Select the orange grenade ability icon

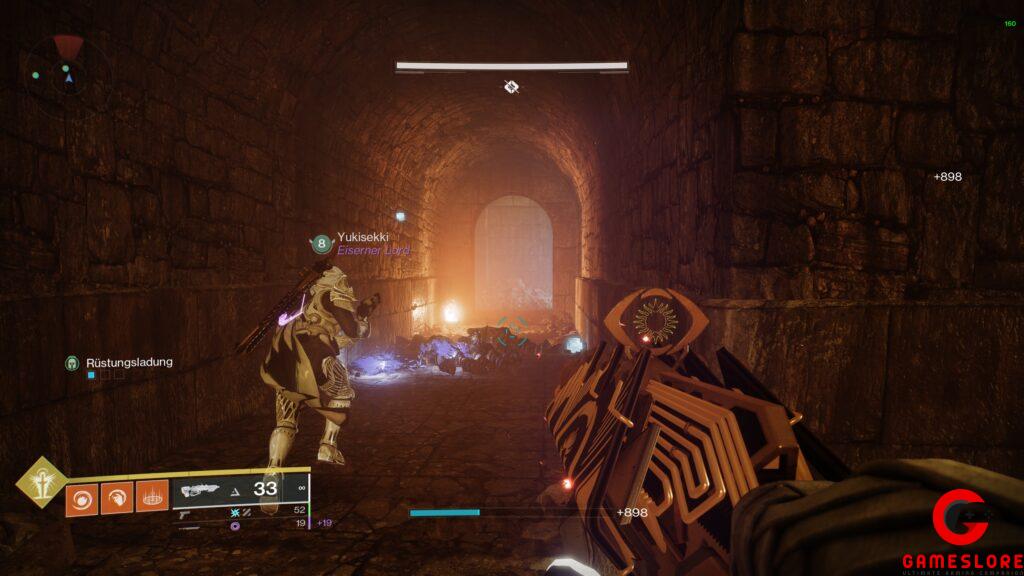point(82,498)
